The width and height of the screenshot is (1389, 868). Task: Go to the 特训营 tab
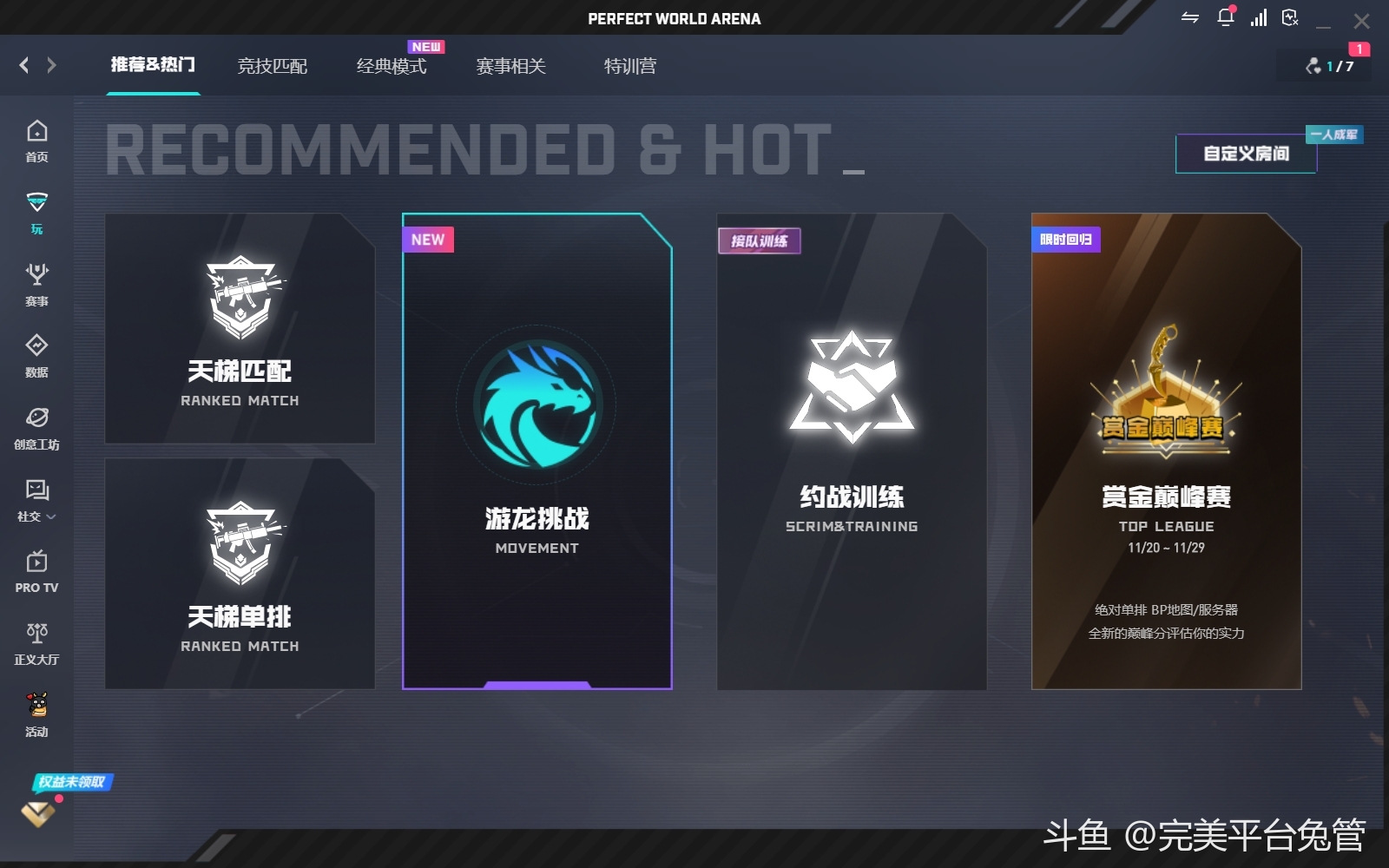(629, 66)
